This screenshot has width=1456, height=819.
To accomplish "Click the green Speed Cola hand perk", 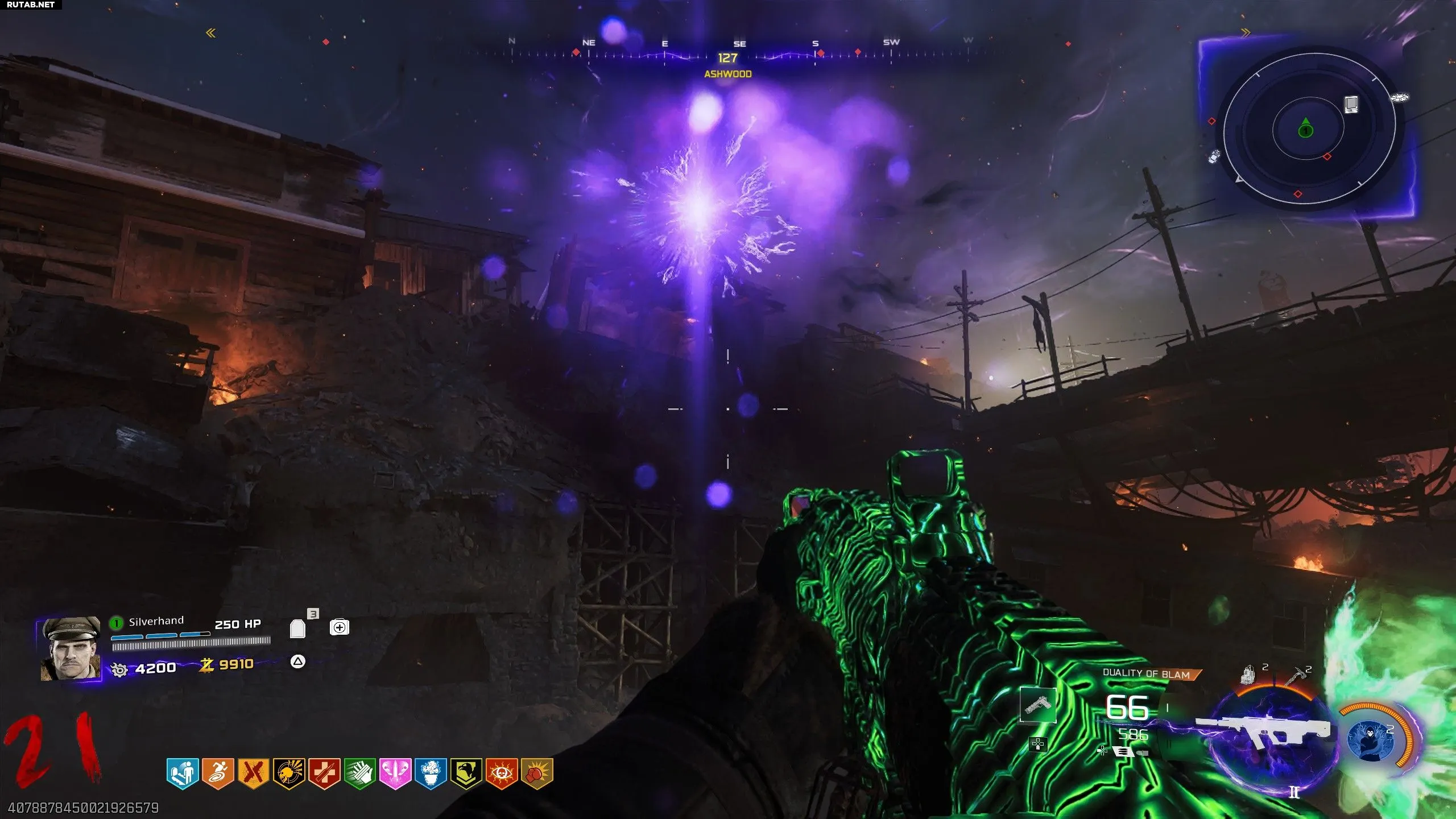I will 359,773.
